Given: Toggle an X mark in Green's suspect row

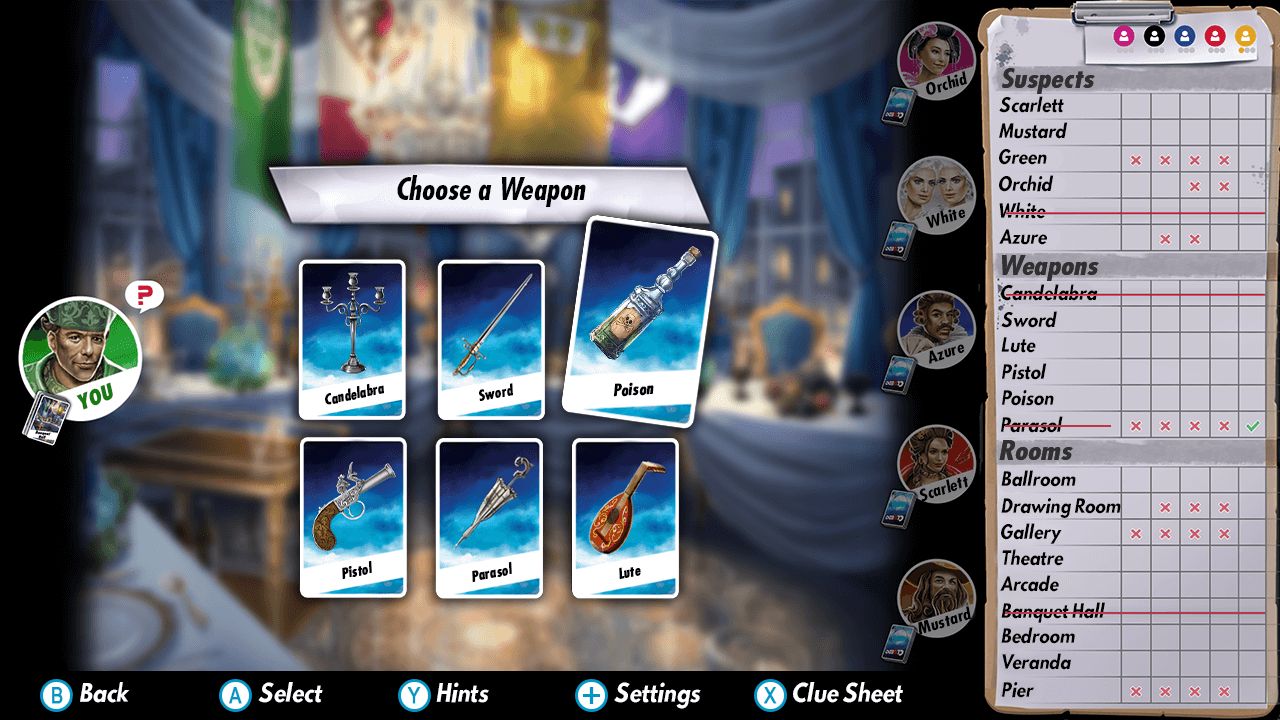Looking at the screenshot, I should point(1135,158).
